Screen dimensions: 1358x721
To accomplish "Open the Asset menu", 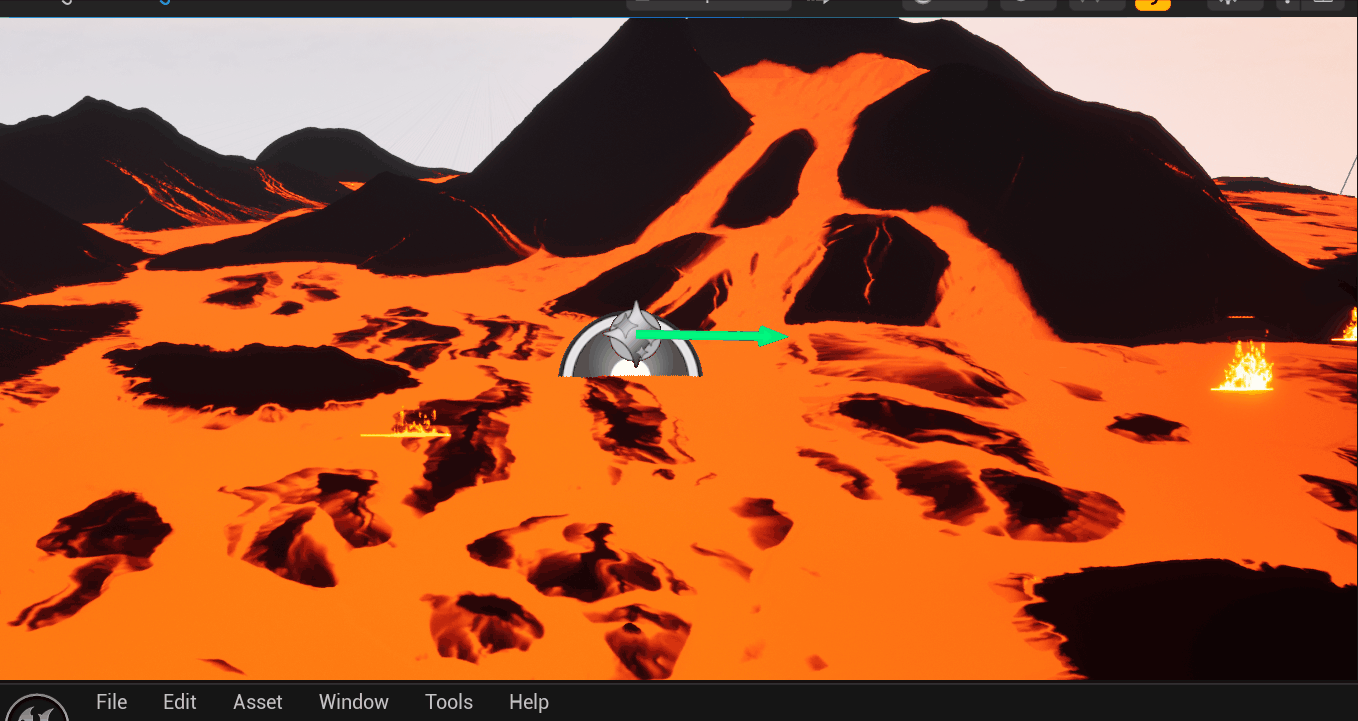I will coord(257,702).
